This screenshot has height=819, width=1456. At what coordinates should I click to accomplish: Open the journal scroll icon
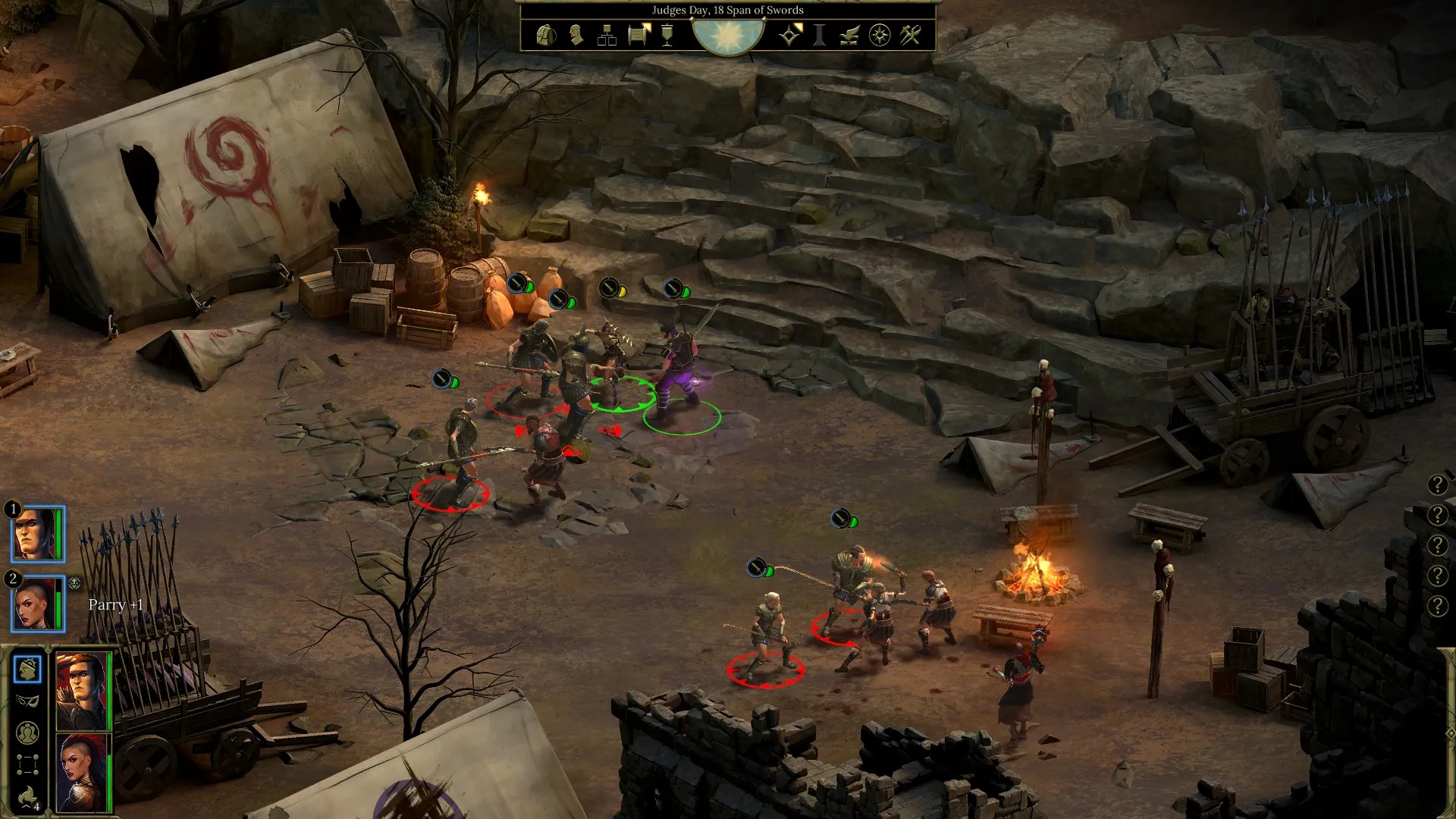[639, 35]
